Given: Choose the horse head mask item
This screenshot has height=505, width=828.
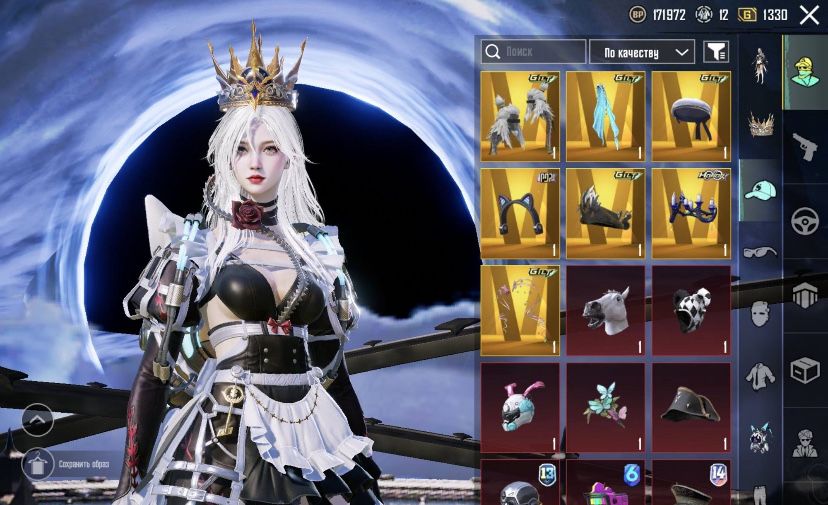Looking at the screenshot, I should point(605,310).
